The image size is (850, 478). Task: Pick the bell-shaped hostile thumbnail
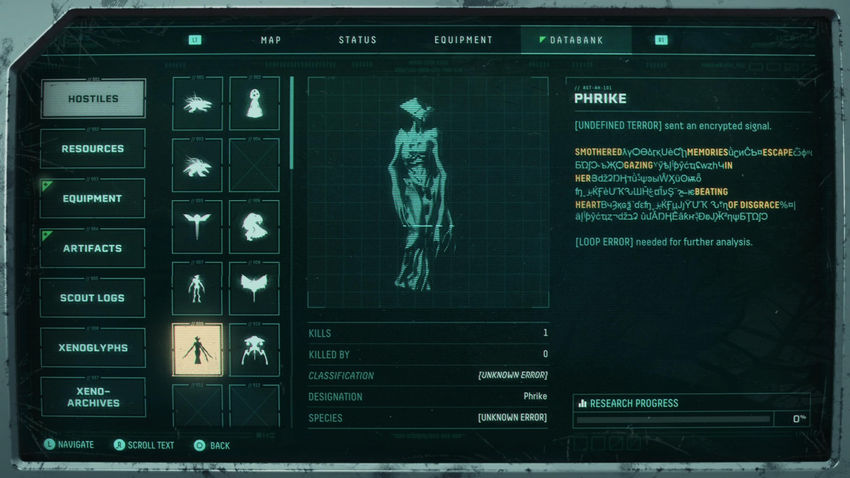[254, 103]
